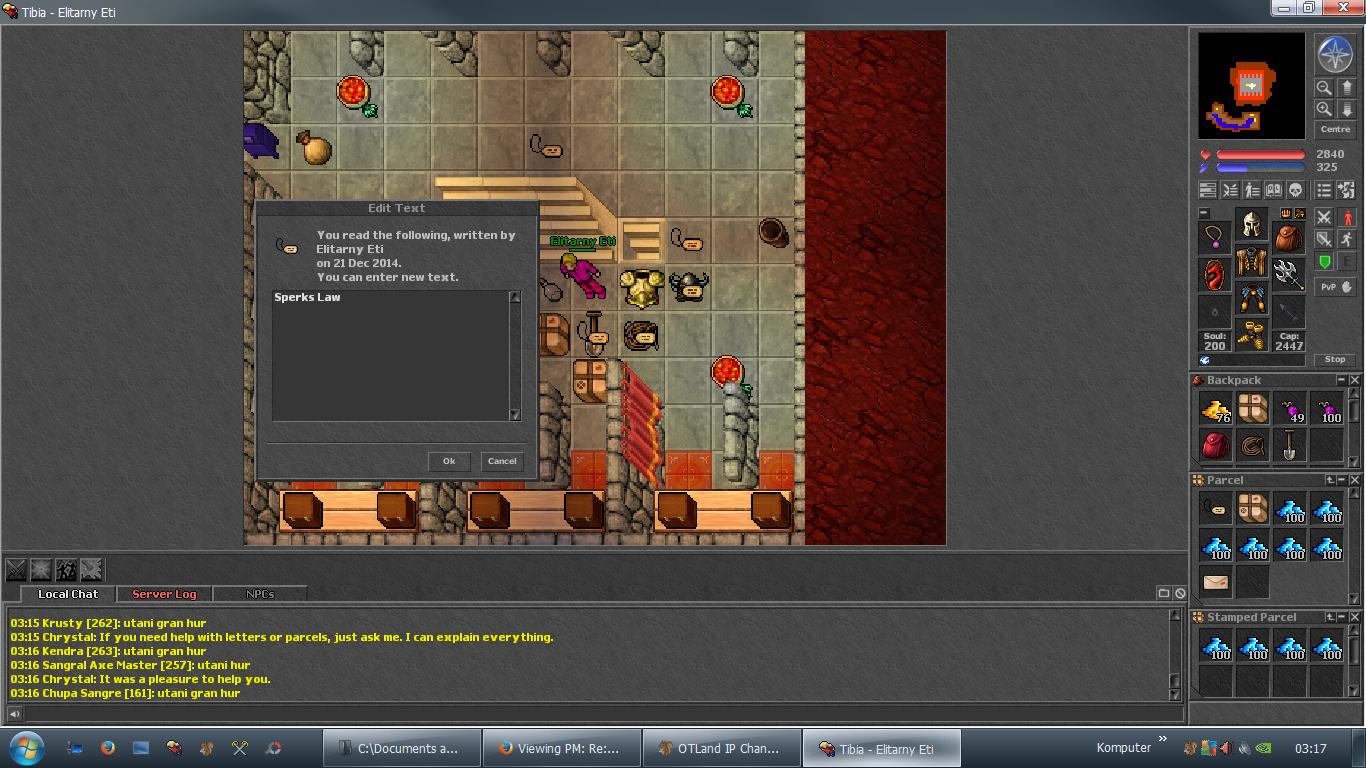The height and width of the screenshot is (768, 1366).
Task: Toggle the PvP mode button
Action: 1334,287
